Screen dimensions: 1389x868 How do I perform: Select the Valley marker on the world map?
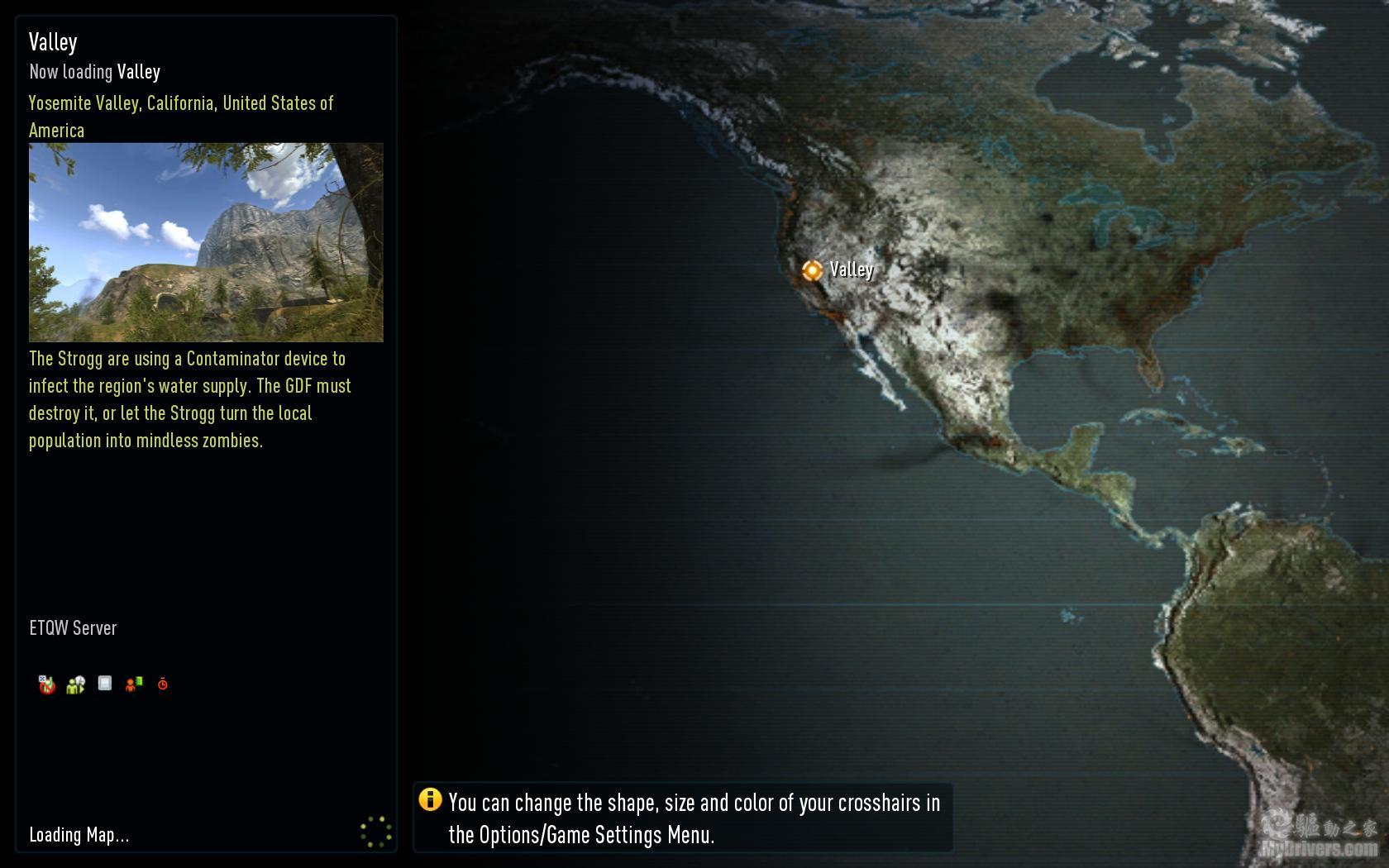[x=812, y=270]
